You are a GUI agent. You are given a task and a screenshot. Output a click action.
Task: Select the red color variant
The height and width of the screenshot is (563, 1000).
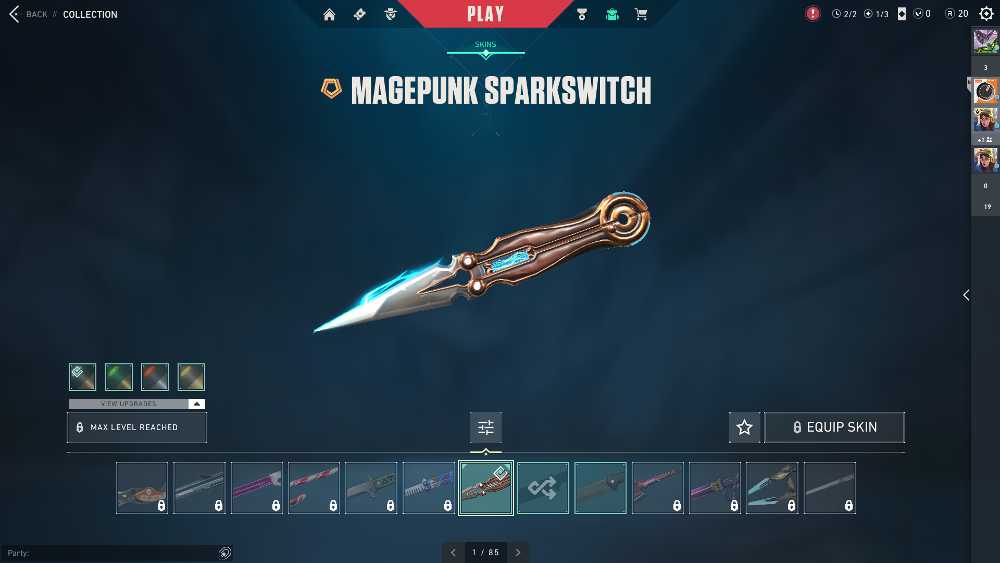[155, 377]
